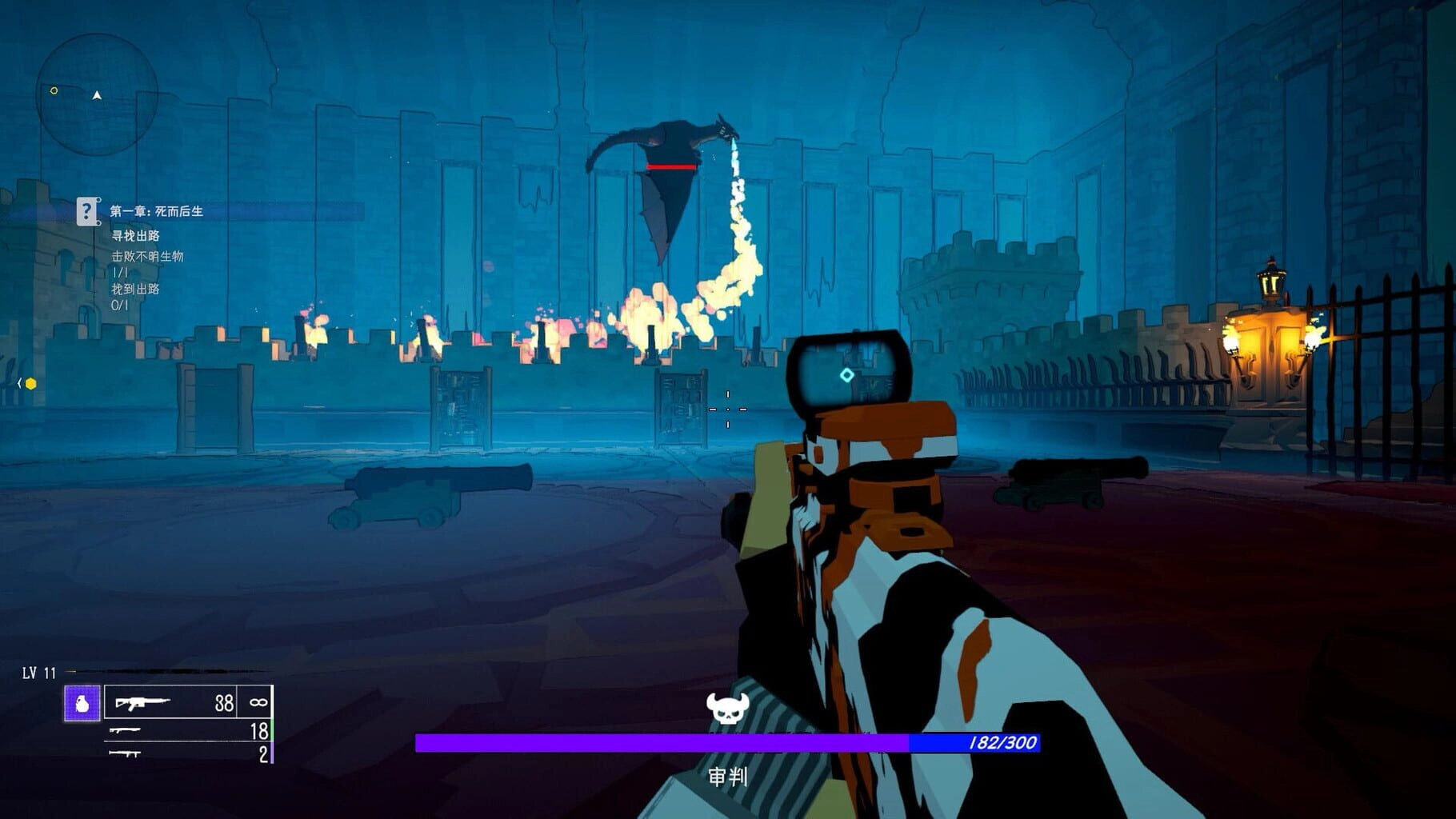This screenshot has height=819, width=1456.
Task: Click the yellow hexagon waypoint marker
Action: [x=30, y=384]
